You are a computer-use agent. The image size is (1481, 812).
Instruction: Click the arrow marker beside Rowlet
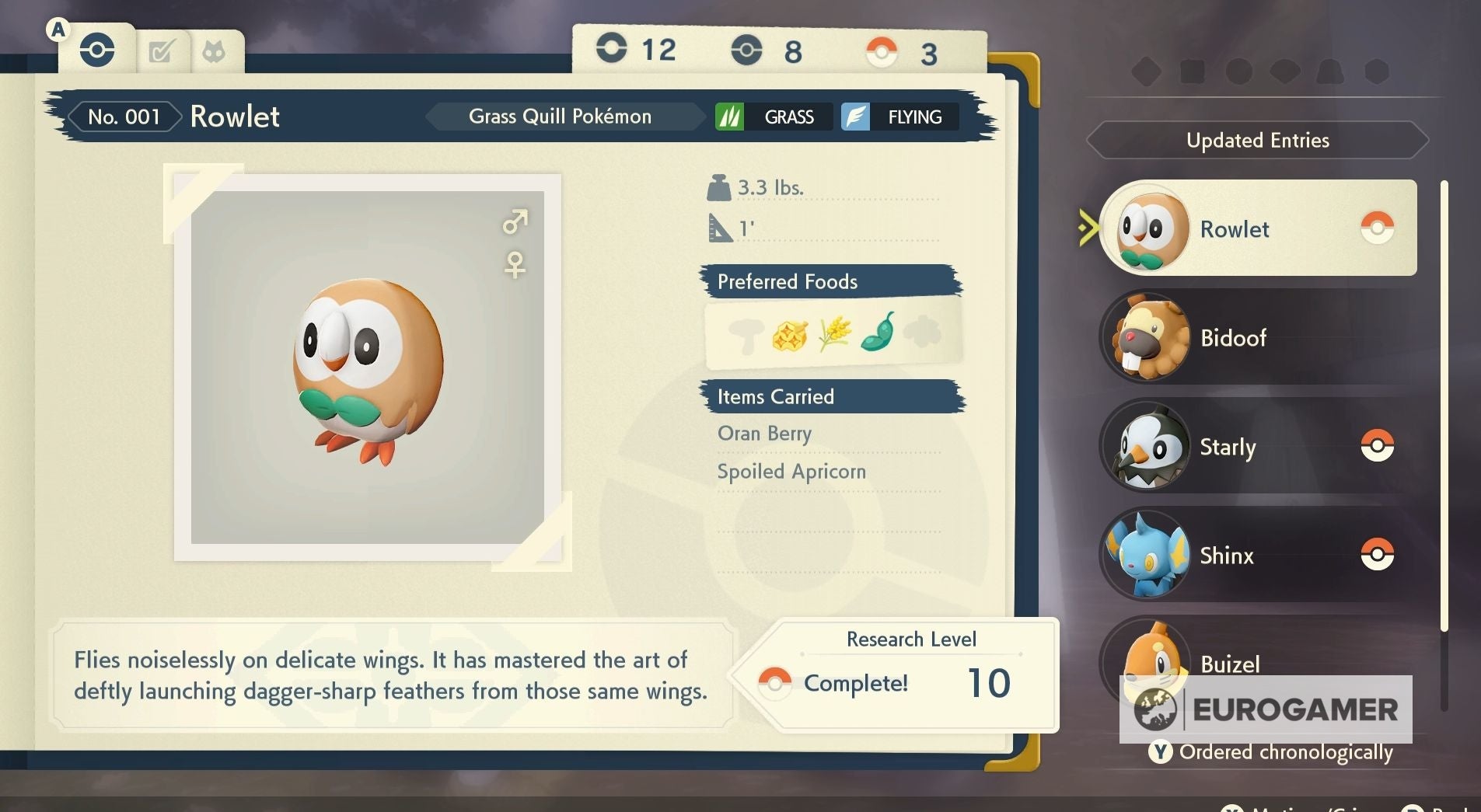[1088, 228]
